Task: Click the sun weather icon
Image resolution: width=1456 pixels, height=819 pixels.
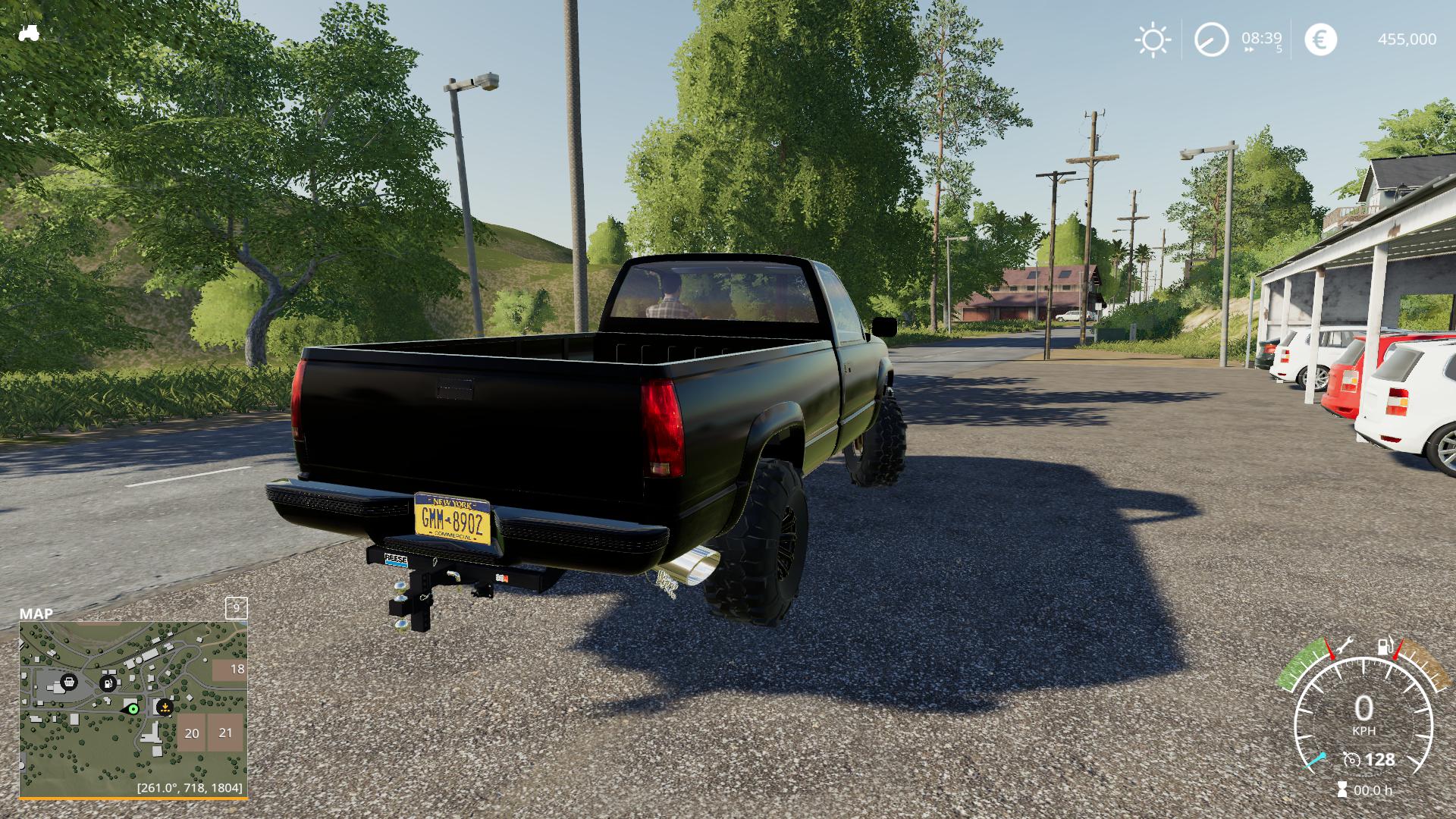Action: pyautogui.click(x=1153, y=39)
